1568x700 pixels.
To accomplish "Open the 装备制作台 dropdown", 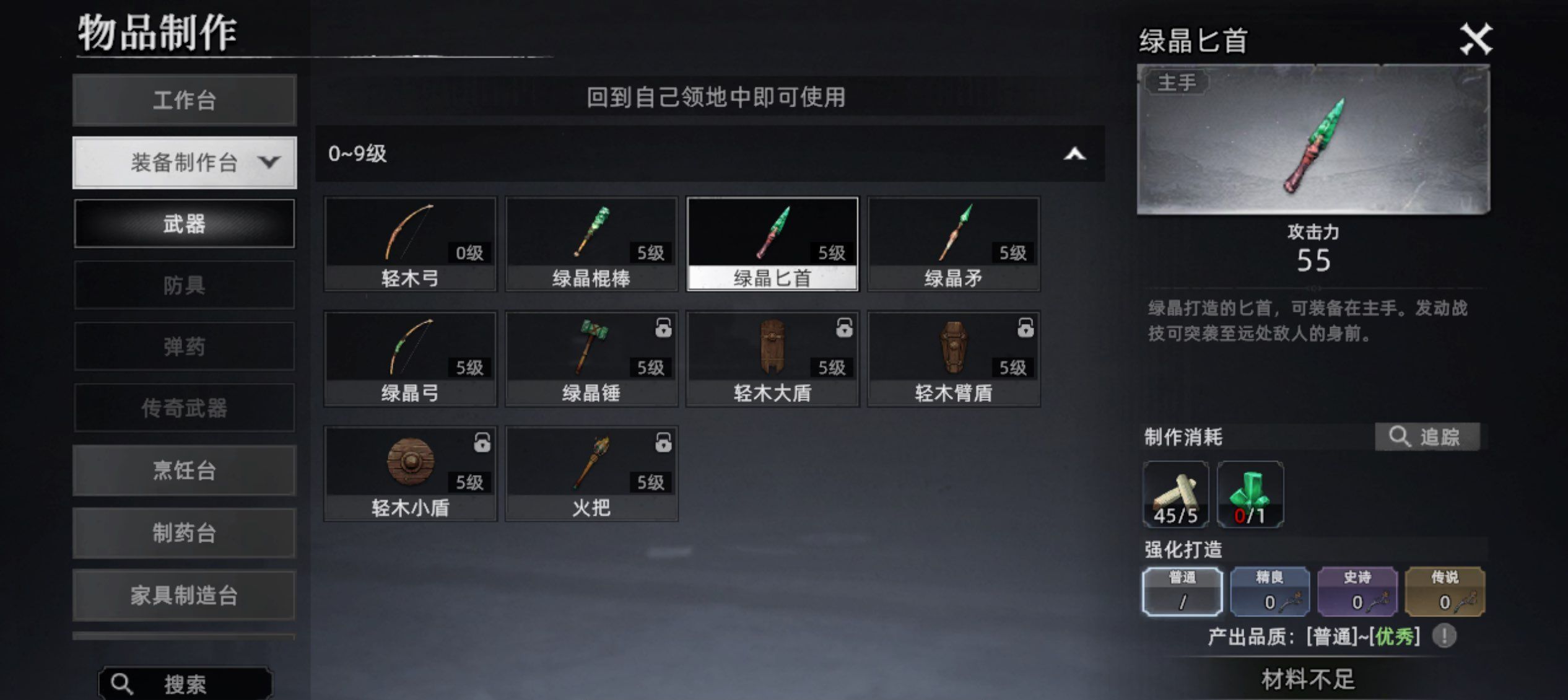I will [x=184, y=162].
